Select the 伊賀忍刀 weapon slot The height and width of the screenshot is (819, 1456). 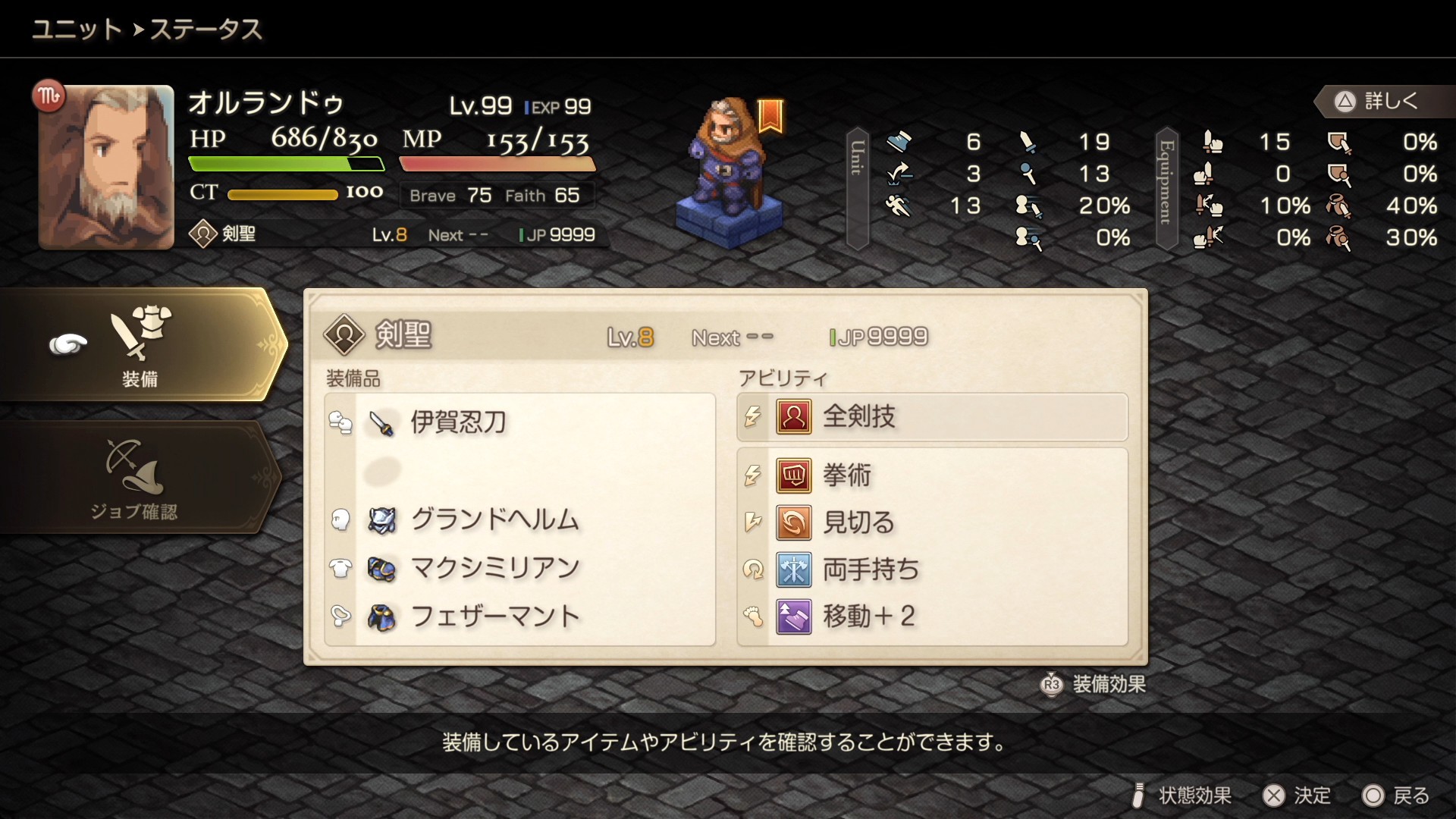coord(520,422)
